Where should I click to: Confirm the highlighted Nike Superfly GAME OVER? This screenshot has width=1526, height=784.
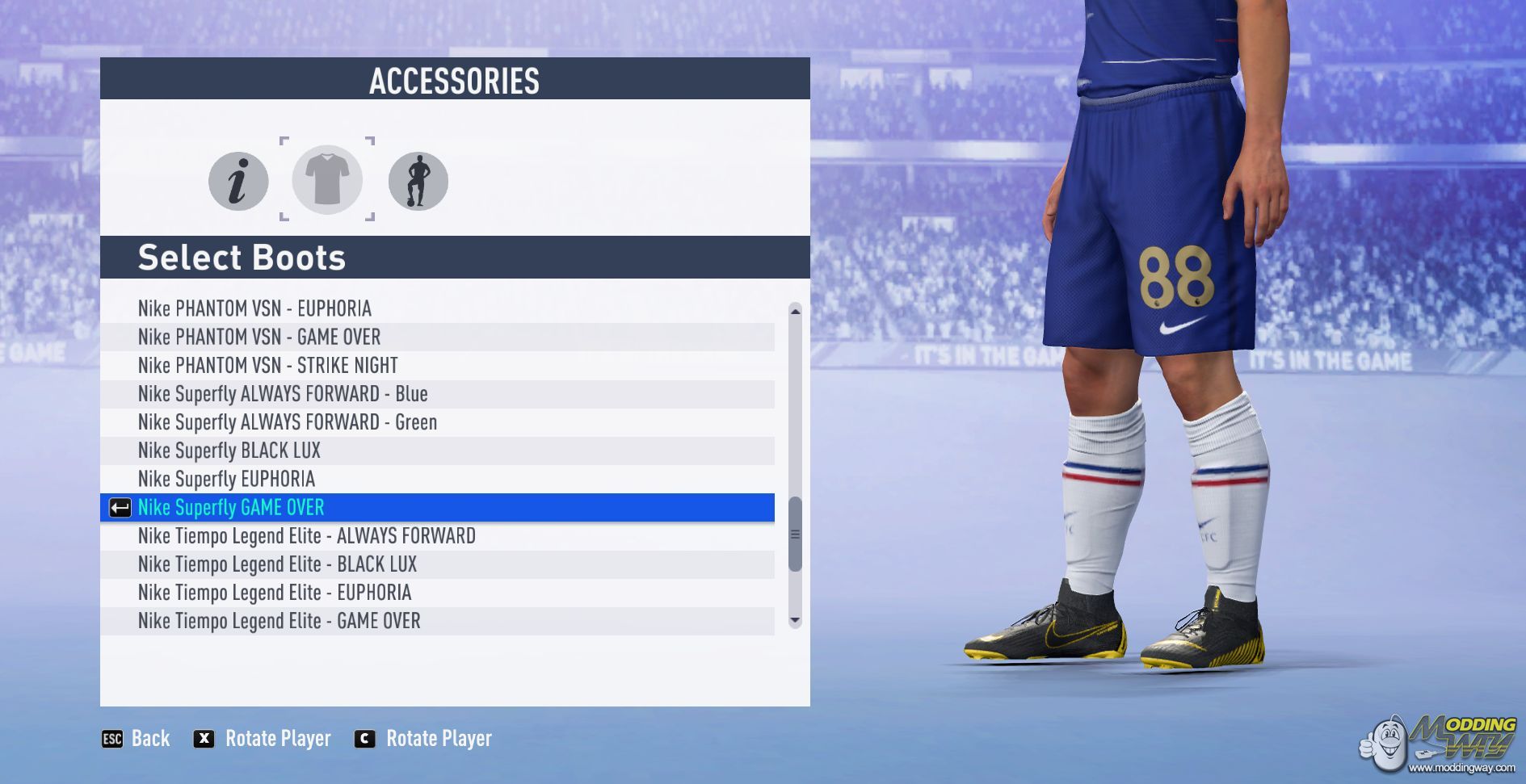tap(231, 507)
